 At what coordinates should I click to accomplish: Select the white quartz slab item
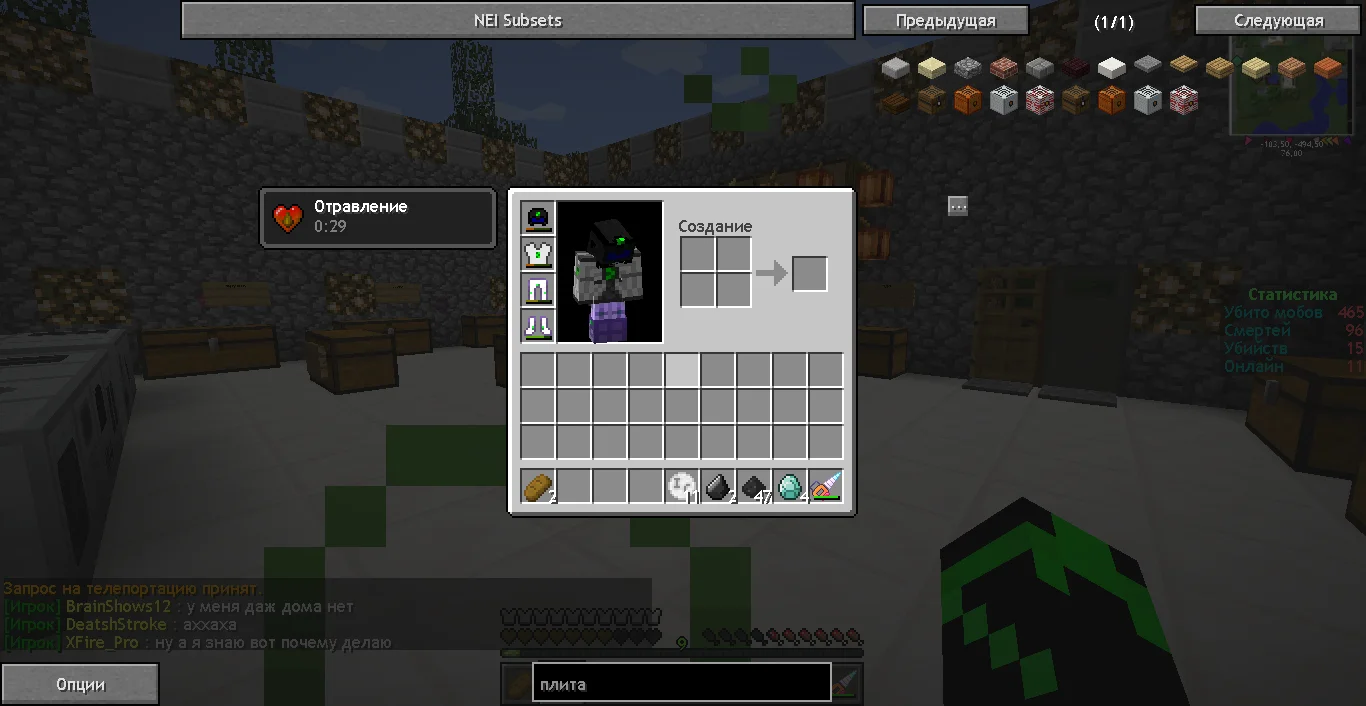point(1111,68)
